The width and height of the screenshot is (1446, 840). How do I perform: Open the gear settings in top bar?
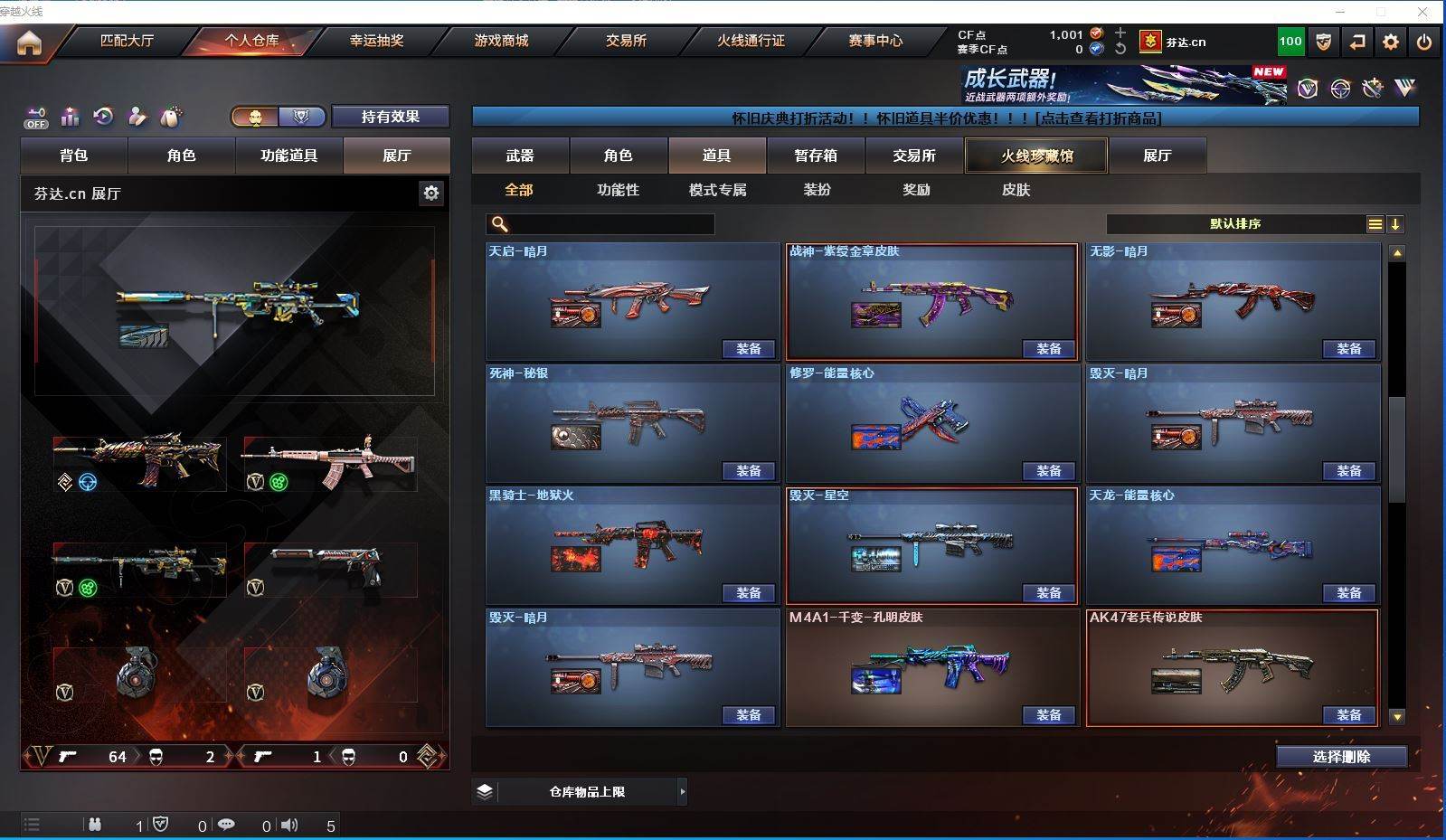click(x=1391, y=42)
